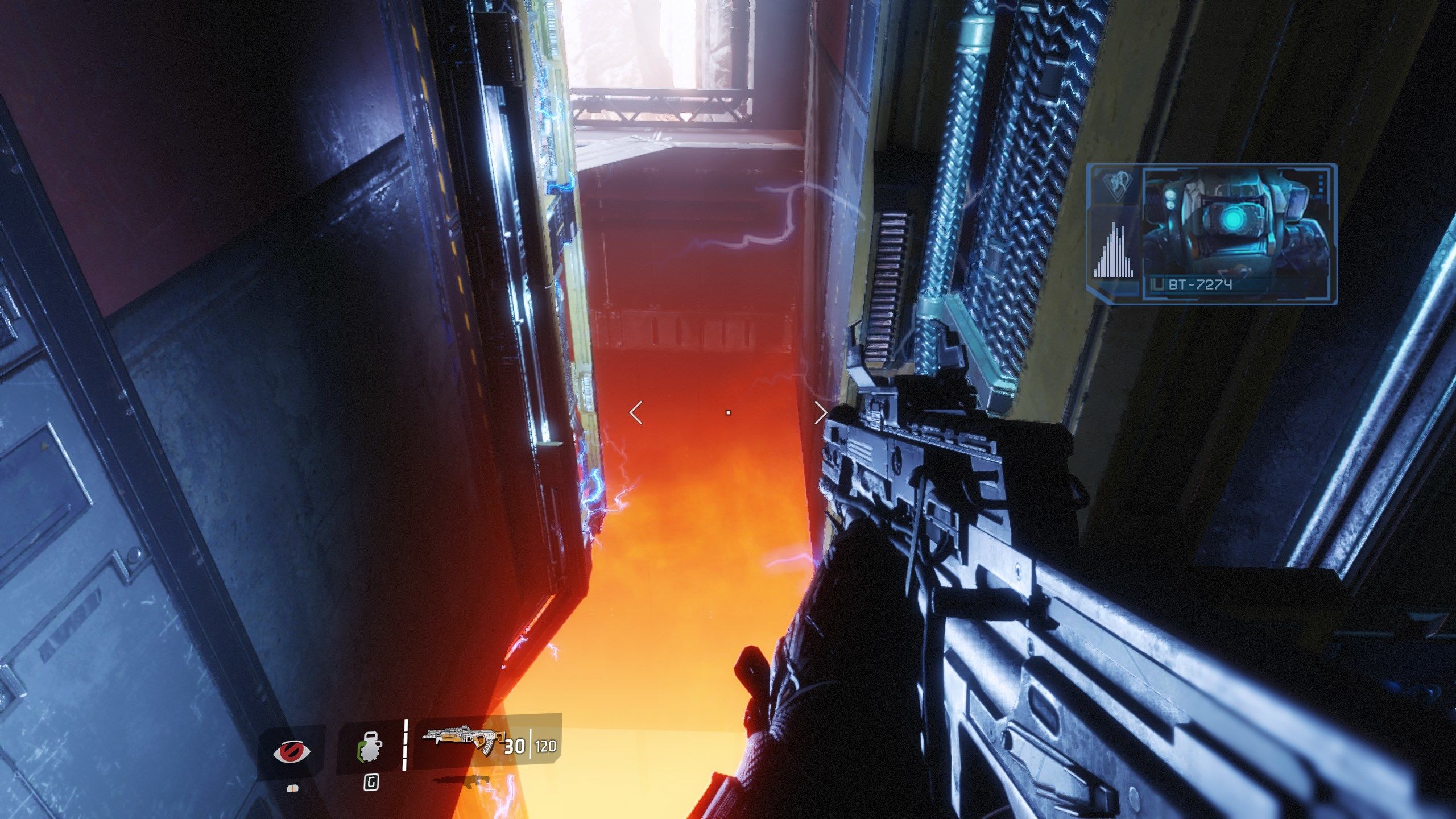Toggle the center crosshair dot
Image resolution: width=1456 pixels, height=819 pixels.
pos(729,413)
